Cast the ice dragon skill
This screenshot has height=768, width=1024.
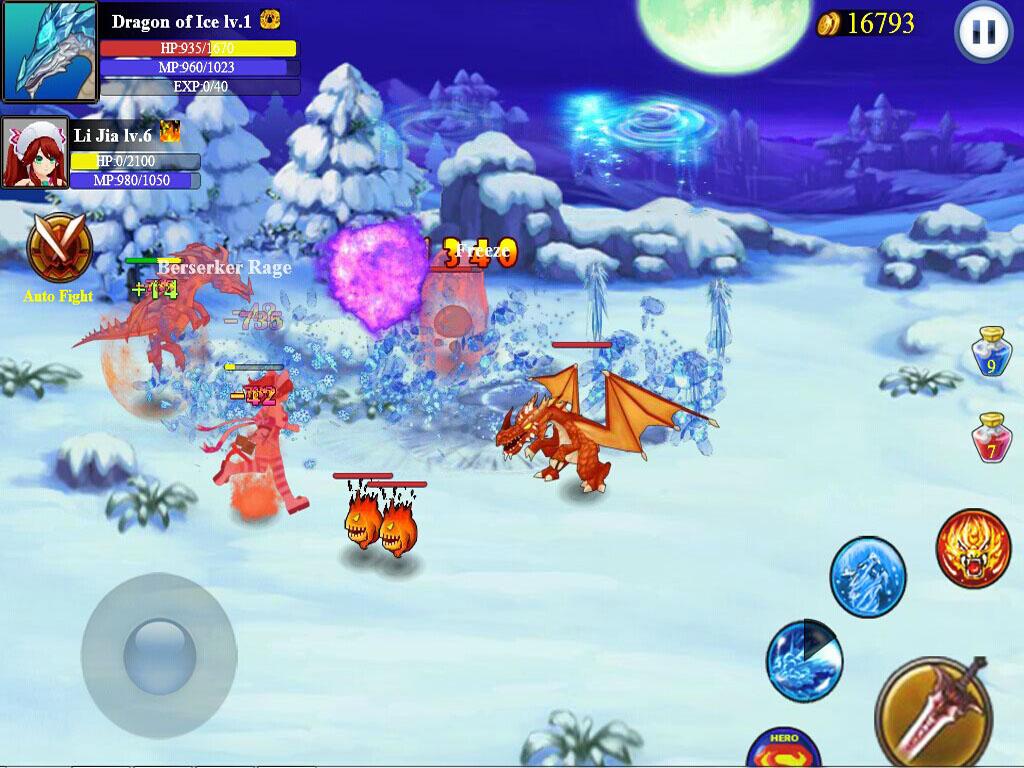[x=867, y=576]
